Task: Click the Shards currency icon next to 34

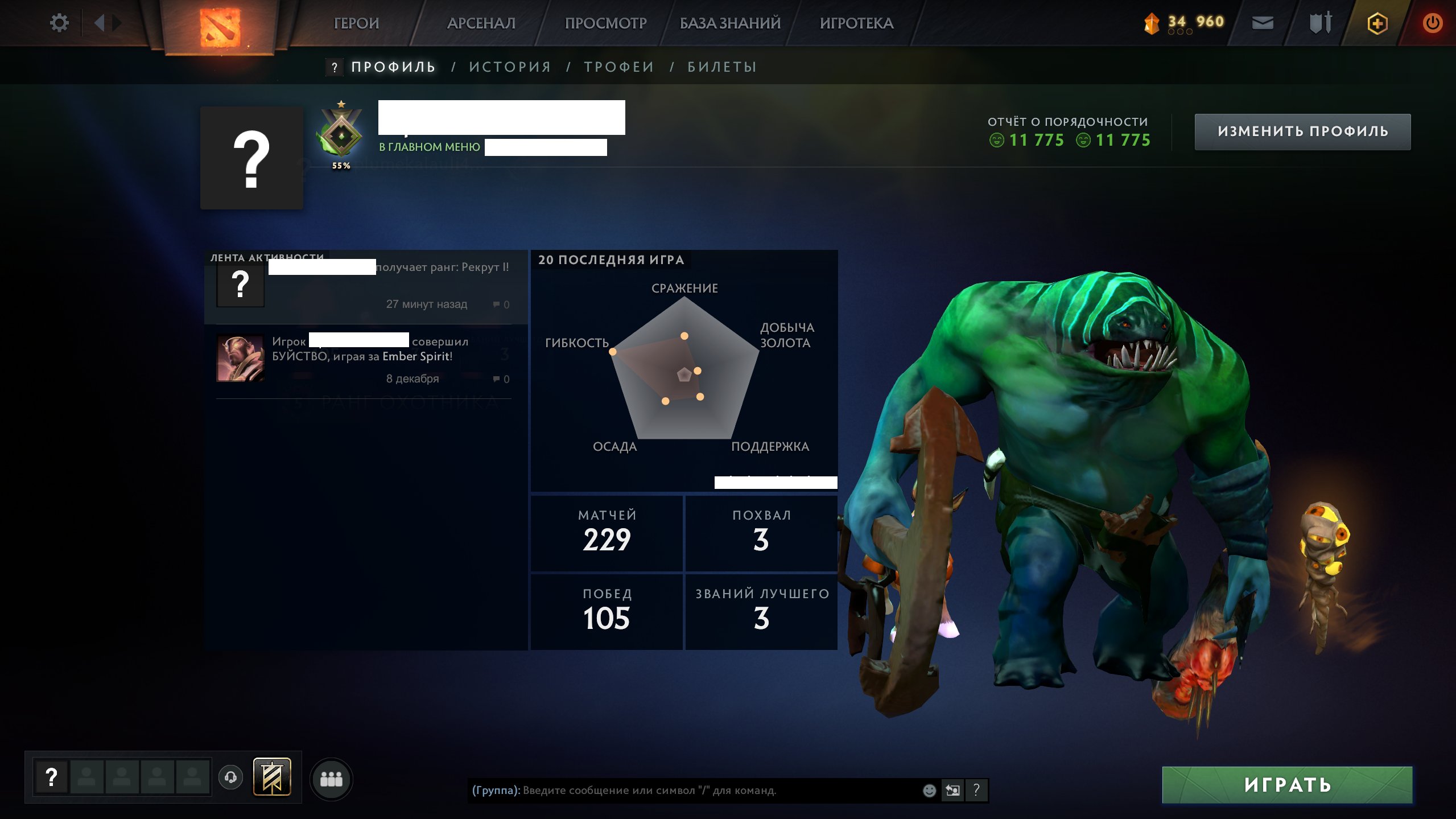Action: [1152, 23]
